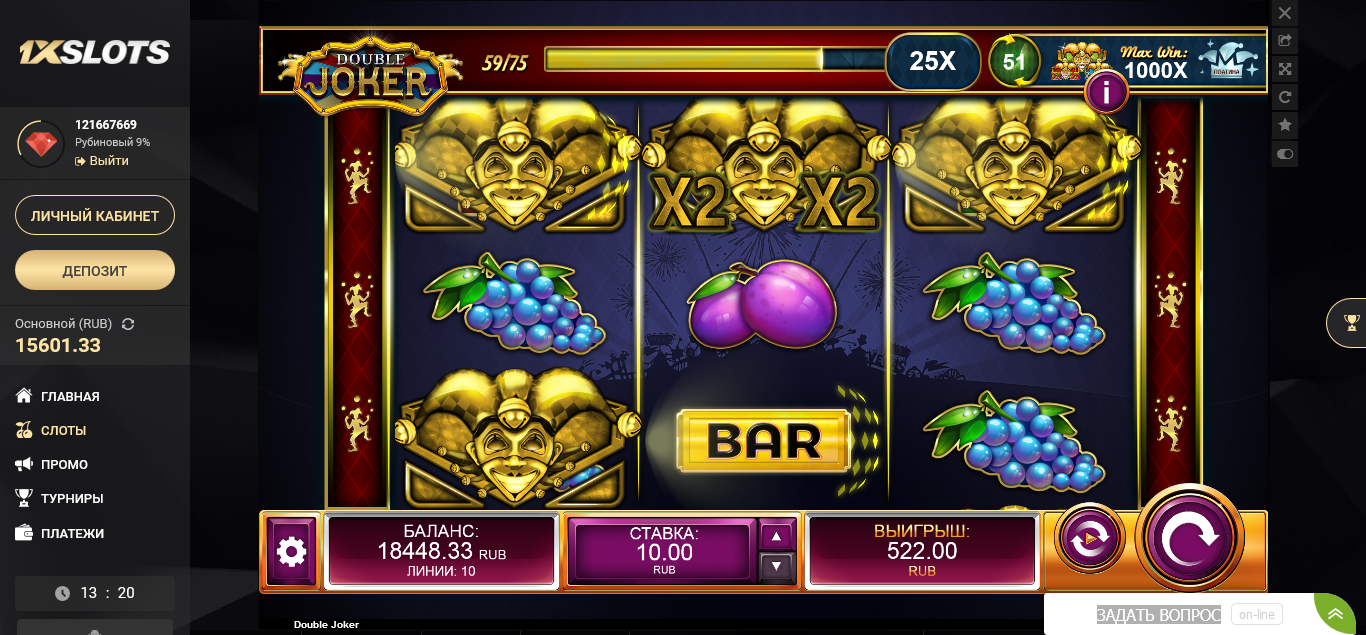Show the Турниры page

(x=72, y=498)
